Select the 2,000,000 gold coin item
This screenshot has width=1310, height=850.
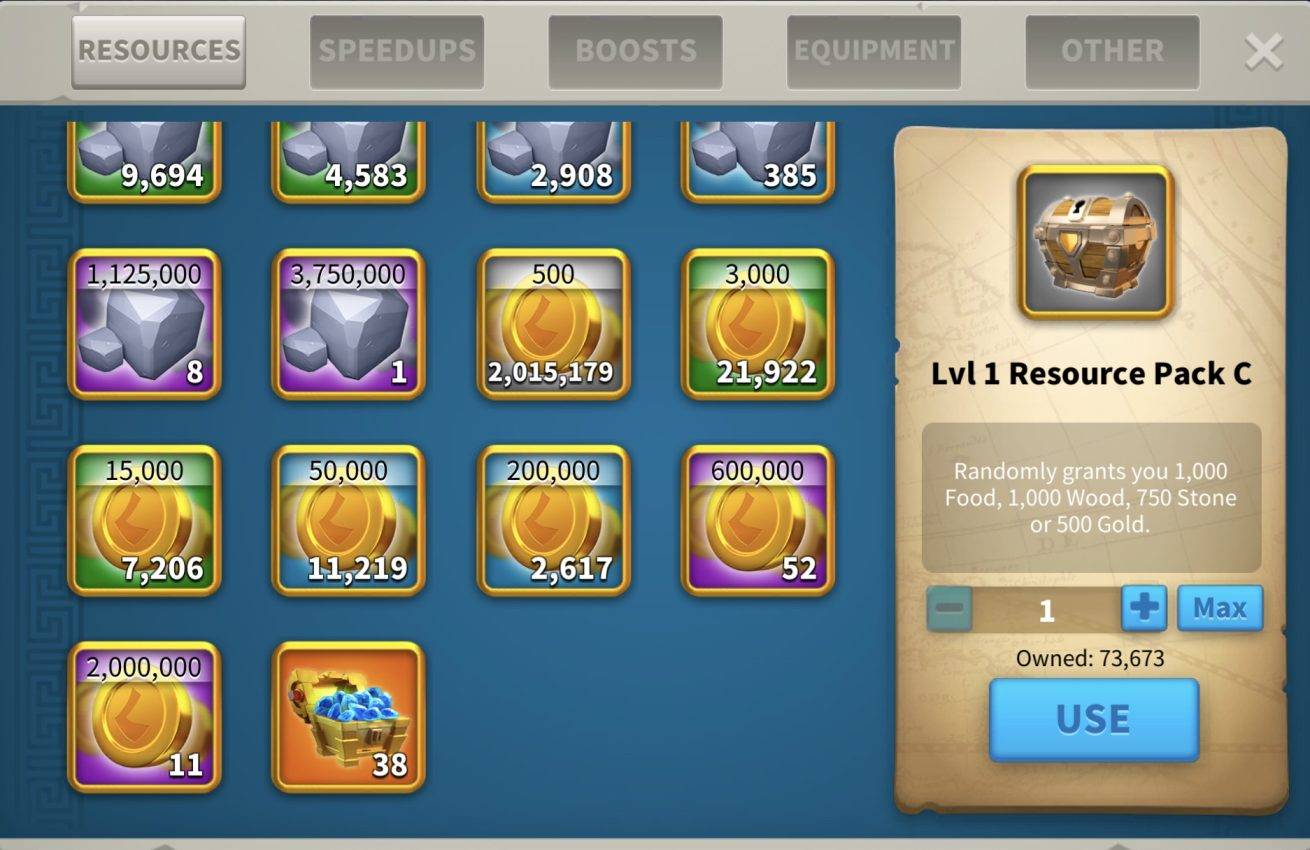(x=144, y=717)
